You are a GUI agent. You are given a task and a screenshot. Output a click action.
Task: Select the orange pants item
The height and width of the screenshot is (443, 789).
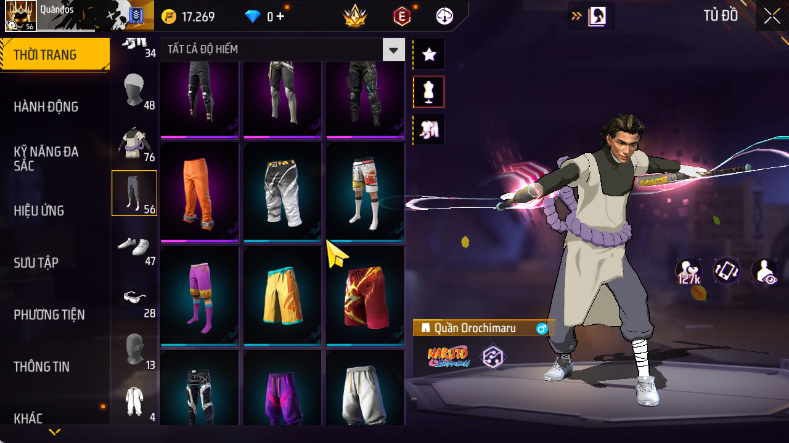tap(199, 190)
